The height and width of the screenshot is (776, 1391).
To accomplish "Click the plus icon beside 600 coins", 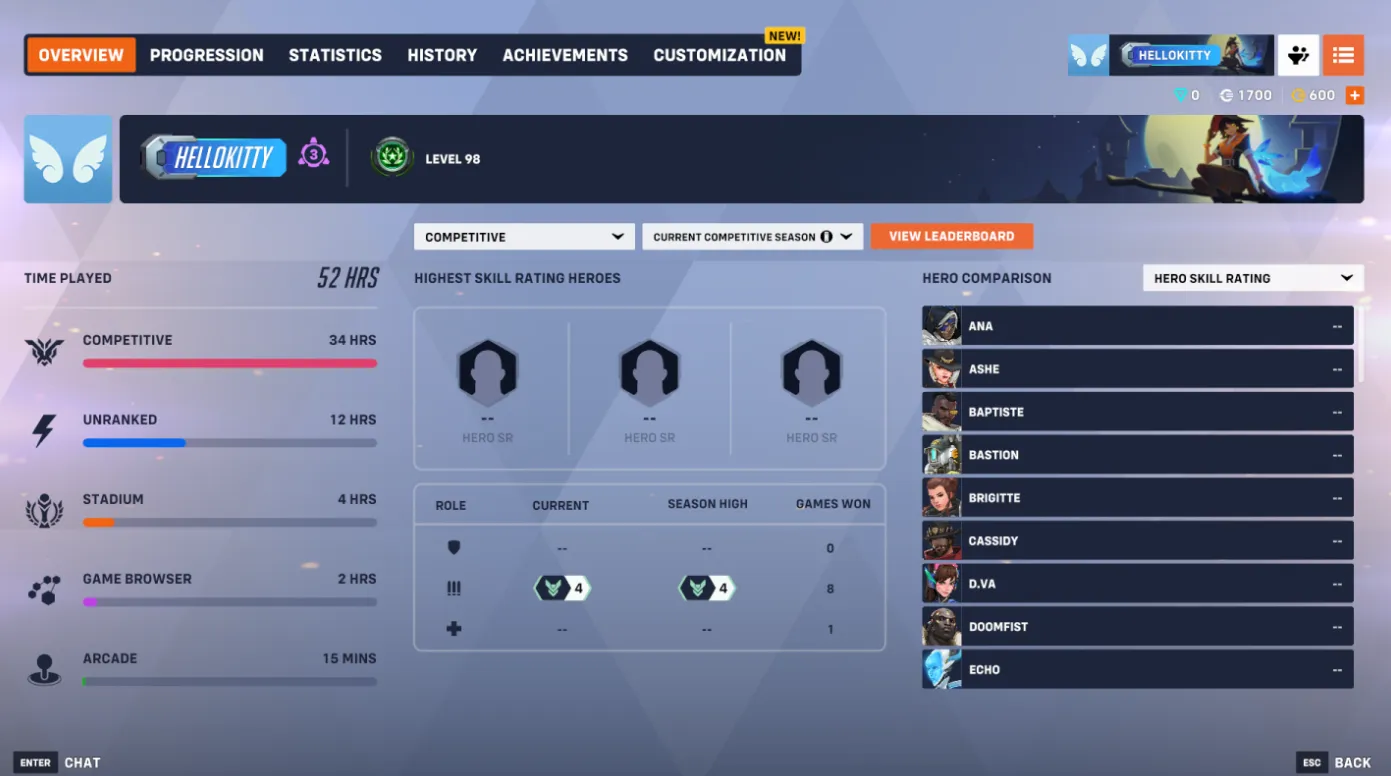I will (x=1355, y=95).
